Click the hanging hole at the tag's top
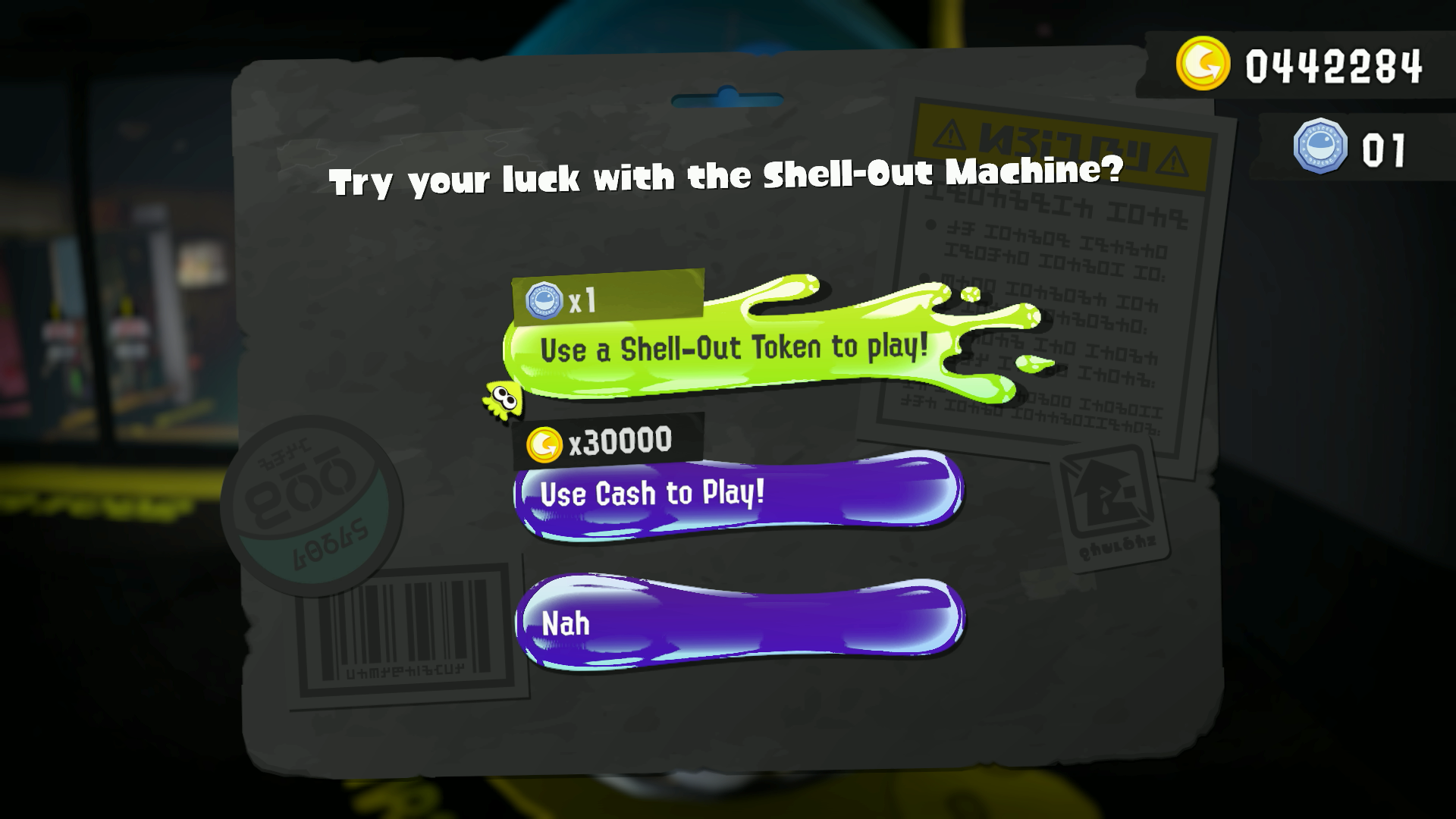1456x819 pixels. 727,99
